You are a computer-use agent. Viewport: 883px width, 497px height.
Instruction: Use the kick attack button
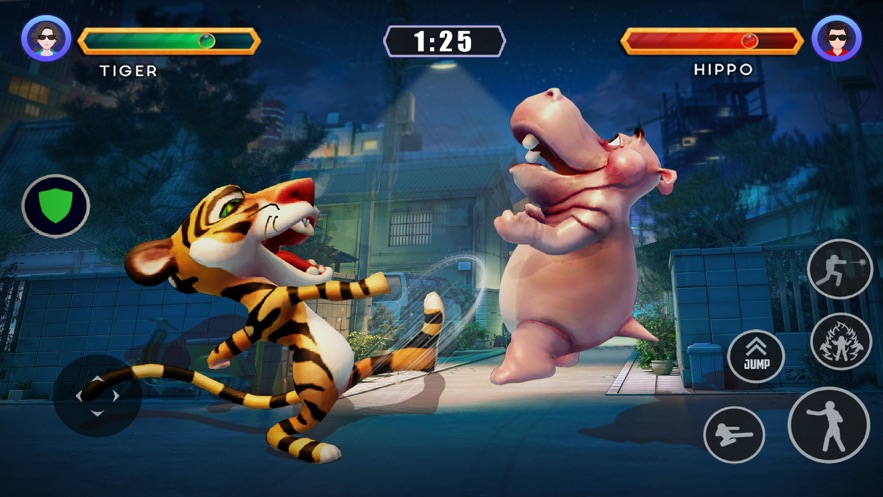(x=734, y=435)
